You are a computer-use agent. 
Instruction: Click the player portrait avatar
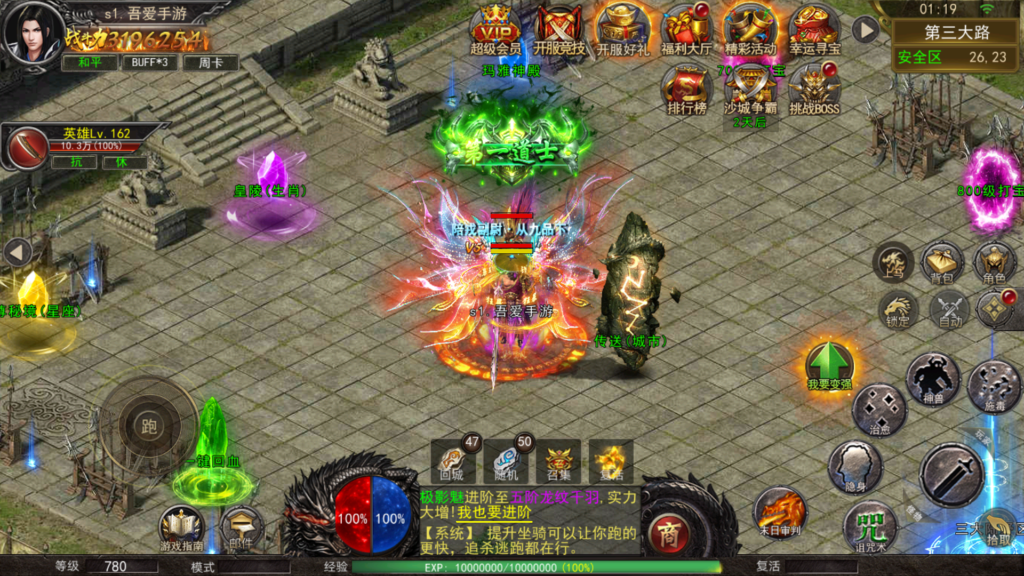pyautogui.click(x=33, y=32)
